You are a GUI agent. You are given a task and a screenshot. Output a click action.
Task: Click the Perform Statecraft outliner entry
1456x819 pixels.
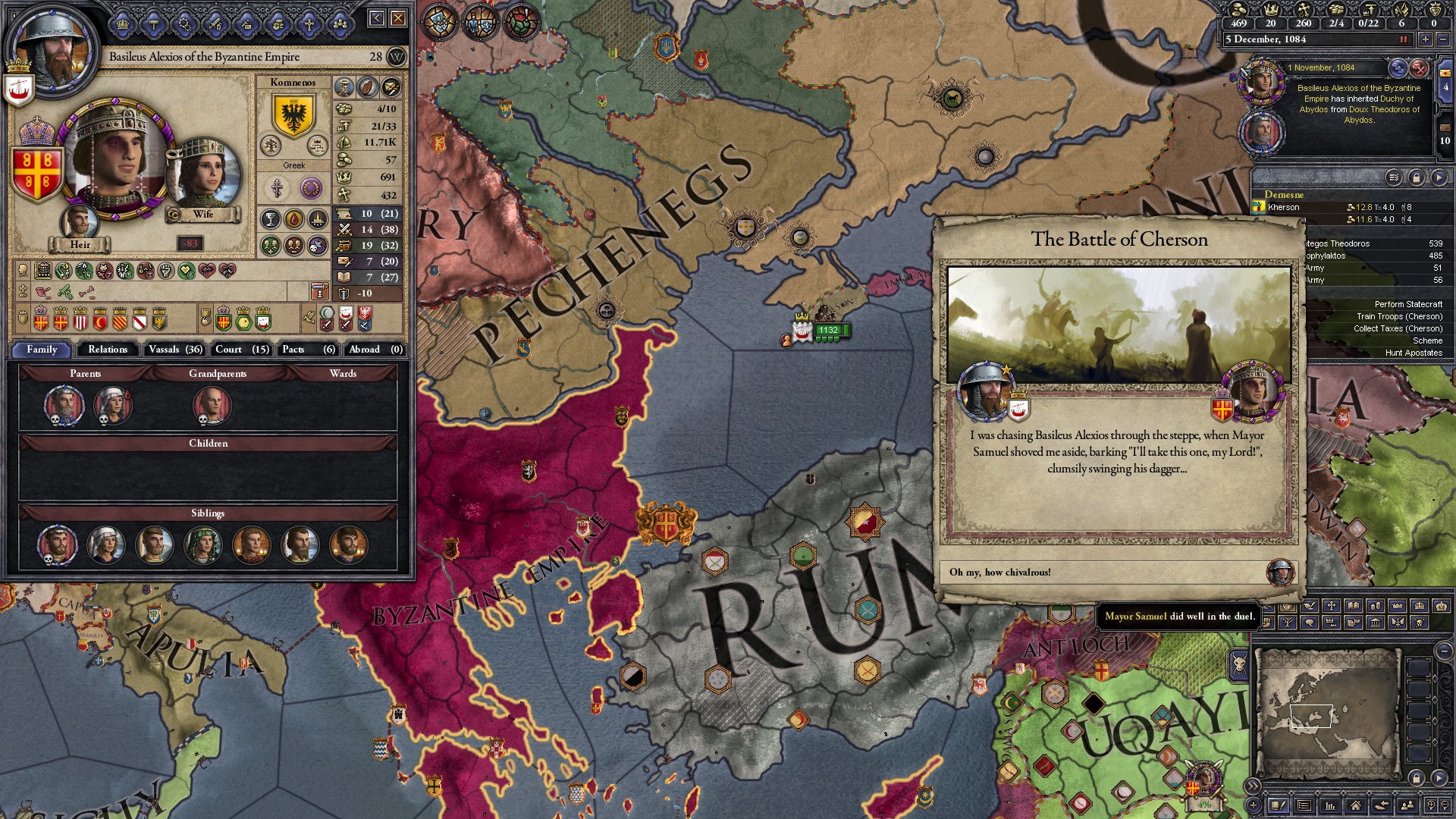tap(1408, 304)
